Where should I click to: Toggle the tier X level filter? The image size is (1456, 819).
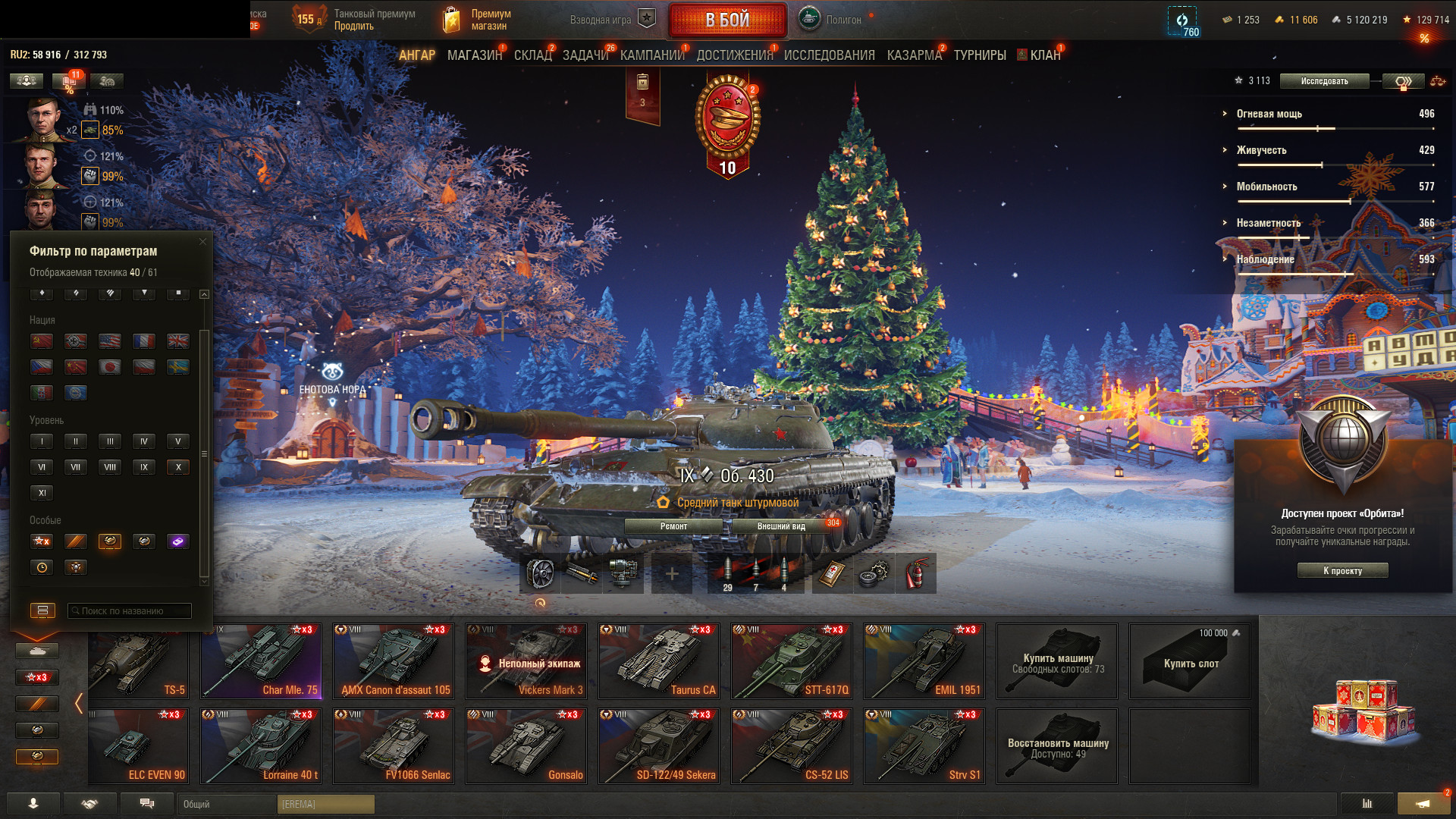pyautogui.click(x=178, y=467)
